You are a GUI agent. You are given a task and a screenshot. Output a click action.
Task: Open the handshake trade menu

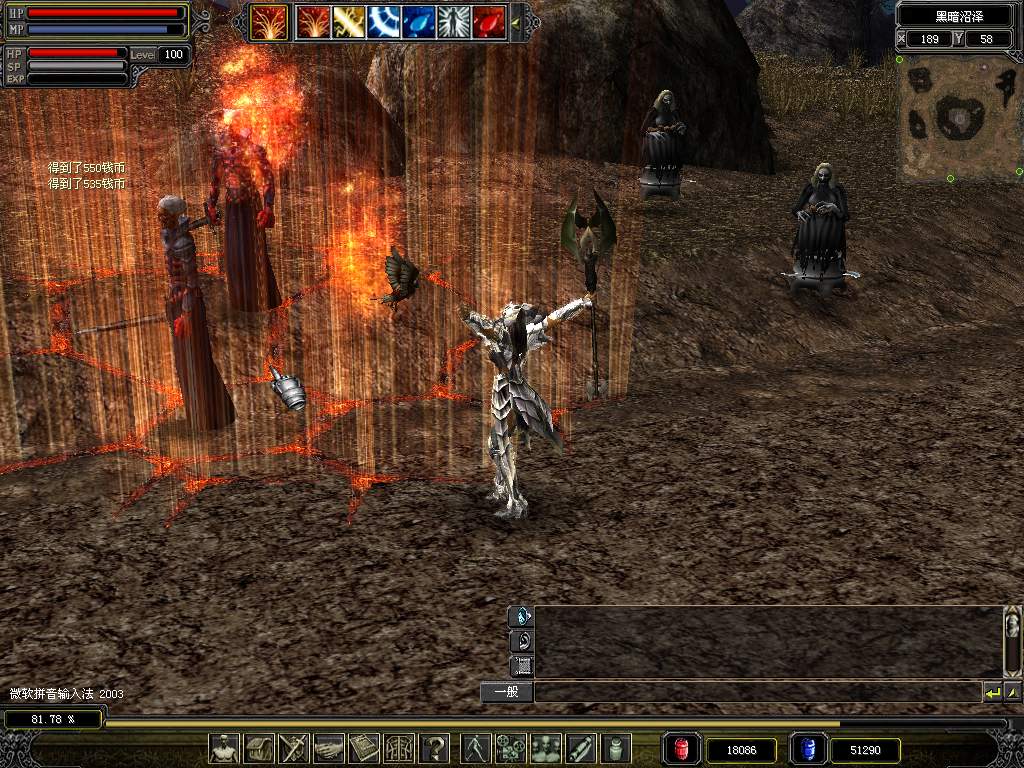click(329, 748)
